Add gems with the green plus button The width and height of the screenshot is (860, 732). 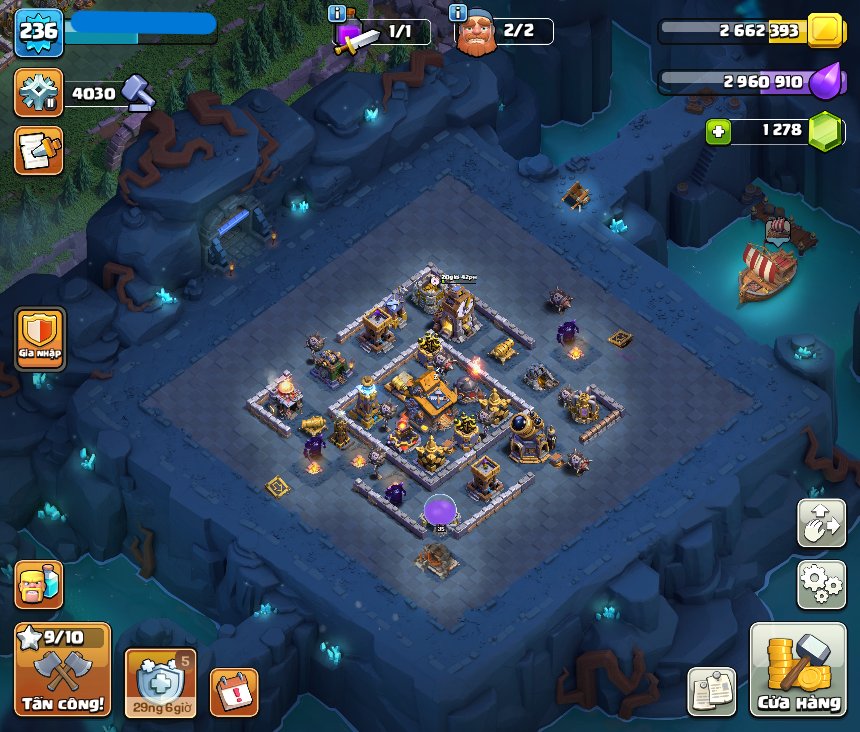[x=716, y=131]
